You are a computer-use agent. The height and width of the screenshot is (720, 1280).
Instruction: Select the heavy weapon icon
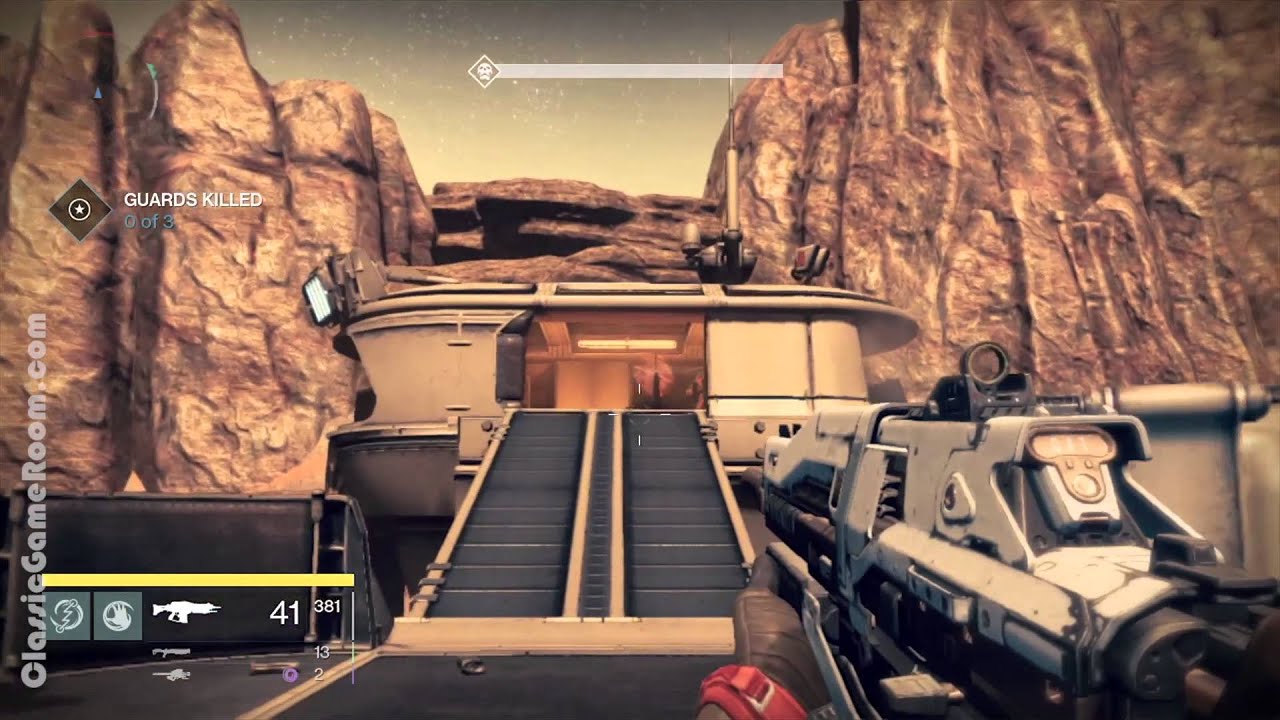tap(171, 675)
